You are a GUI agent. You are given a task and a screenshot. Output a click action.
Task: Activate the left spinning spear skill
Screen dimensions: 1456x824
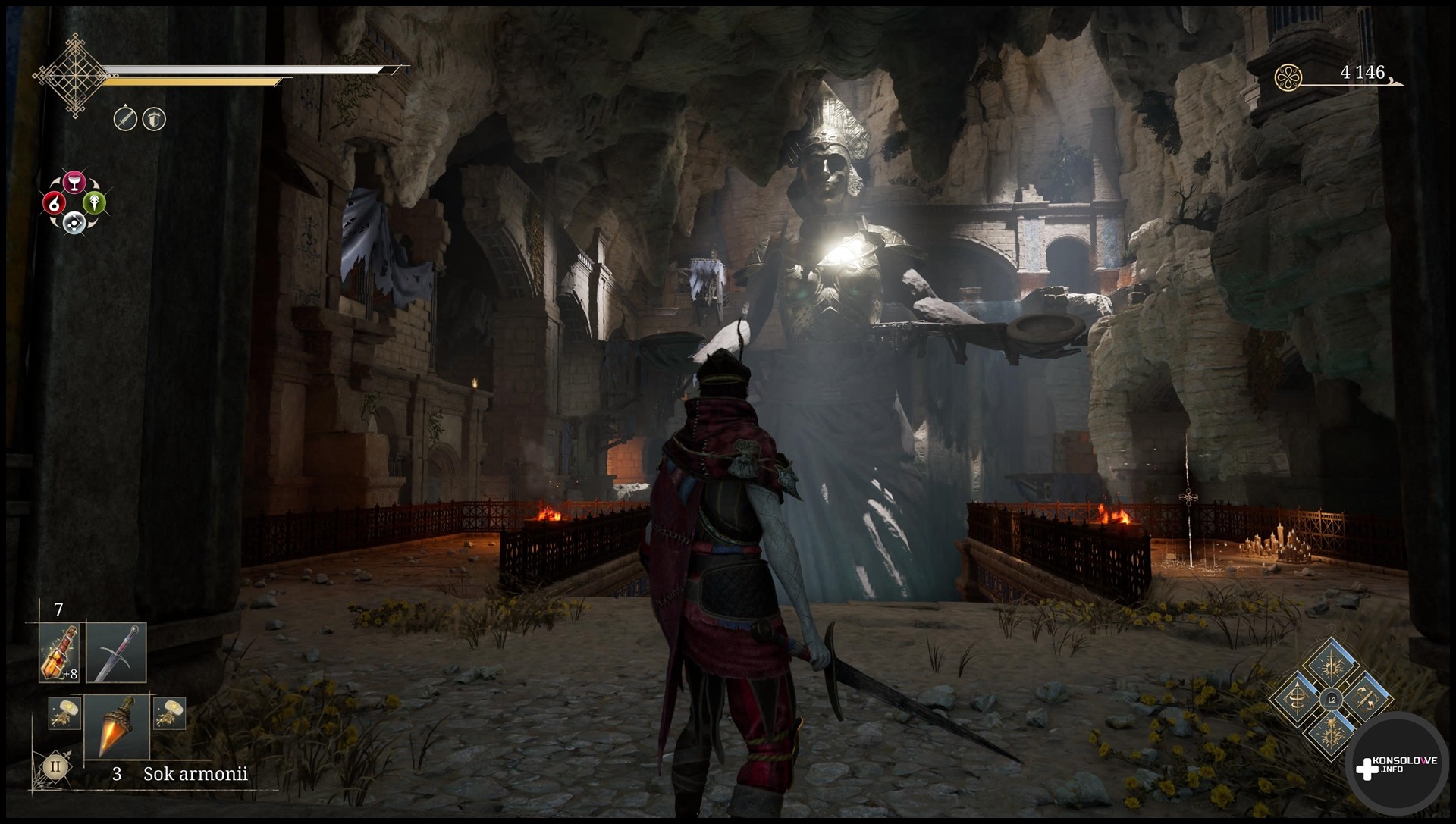(1298, 700)
